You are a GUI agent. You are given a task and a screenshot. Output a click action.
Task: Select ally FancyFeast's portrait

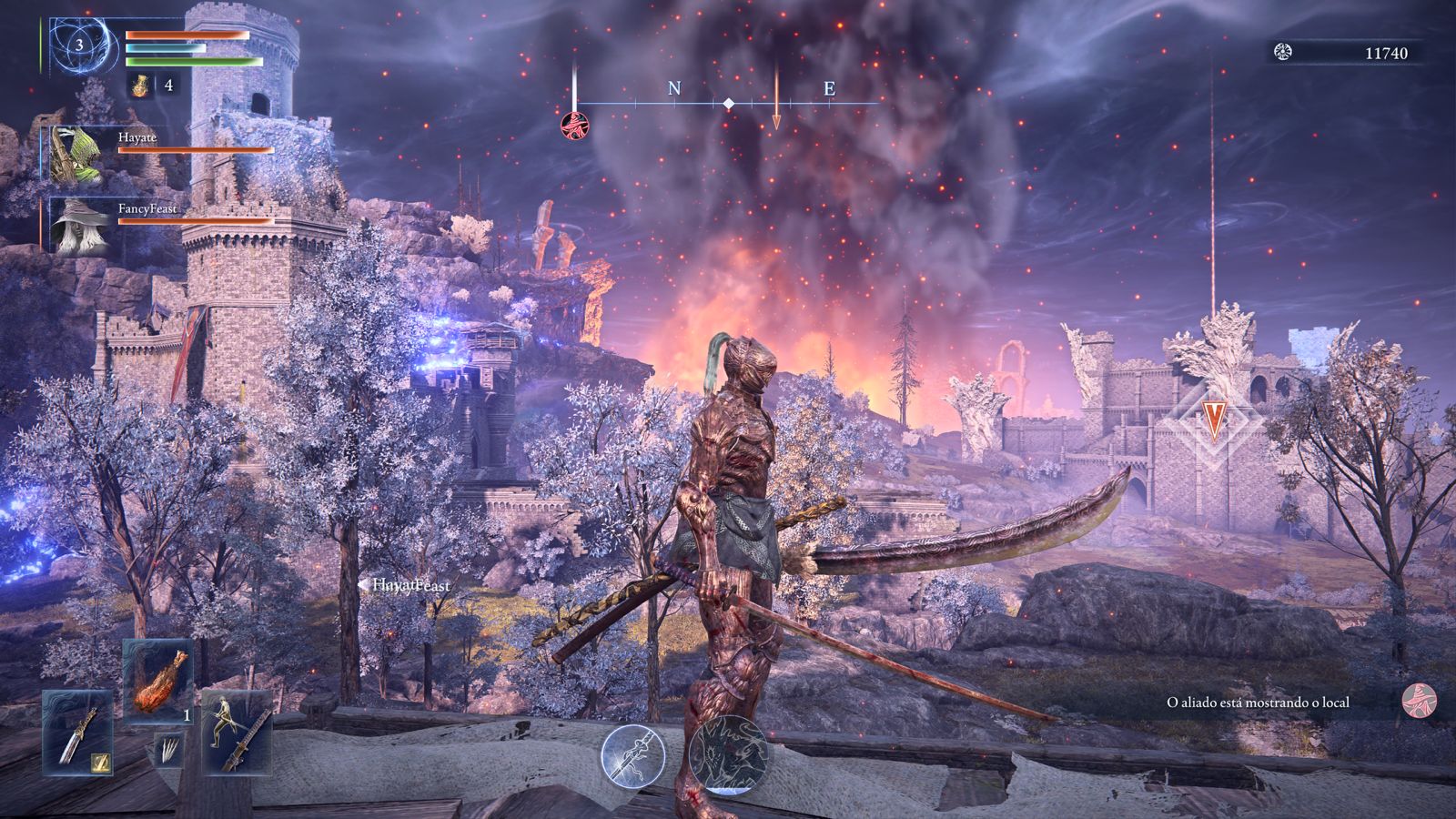pos(78,225)
